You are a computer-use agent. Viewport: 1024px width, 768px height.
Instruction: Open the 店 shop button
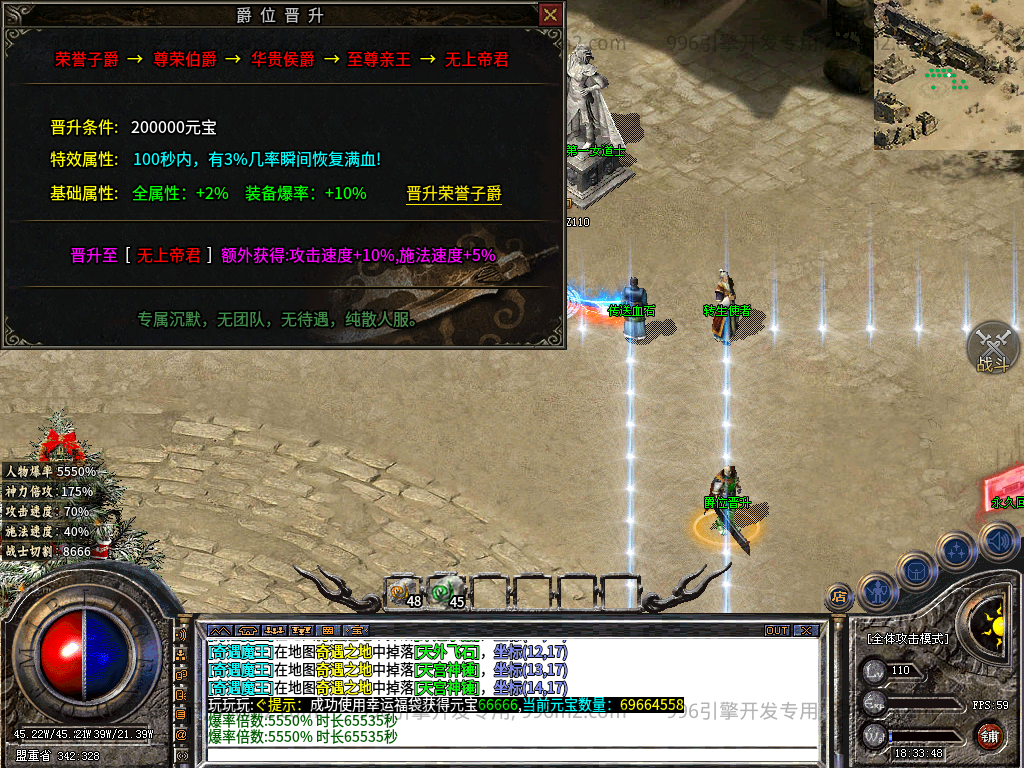click(x=839, y=597)
